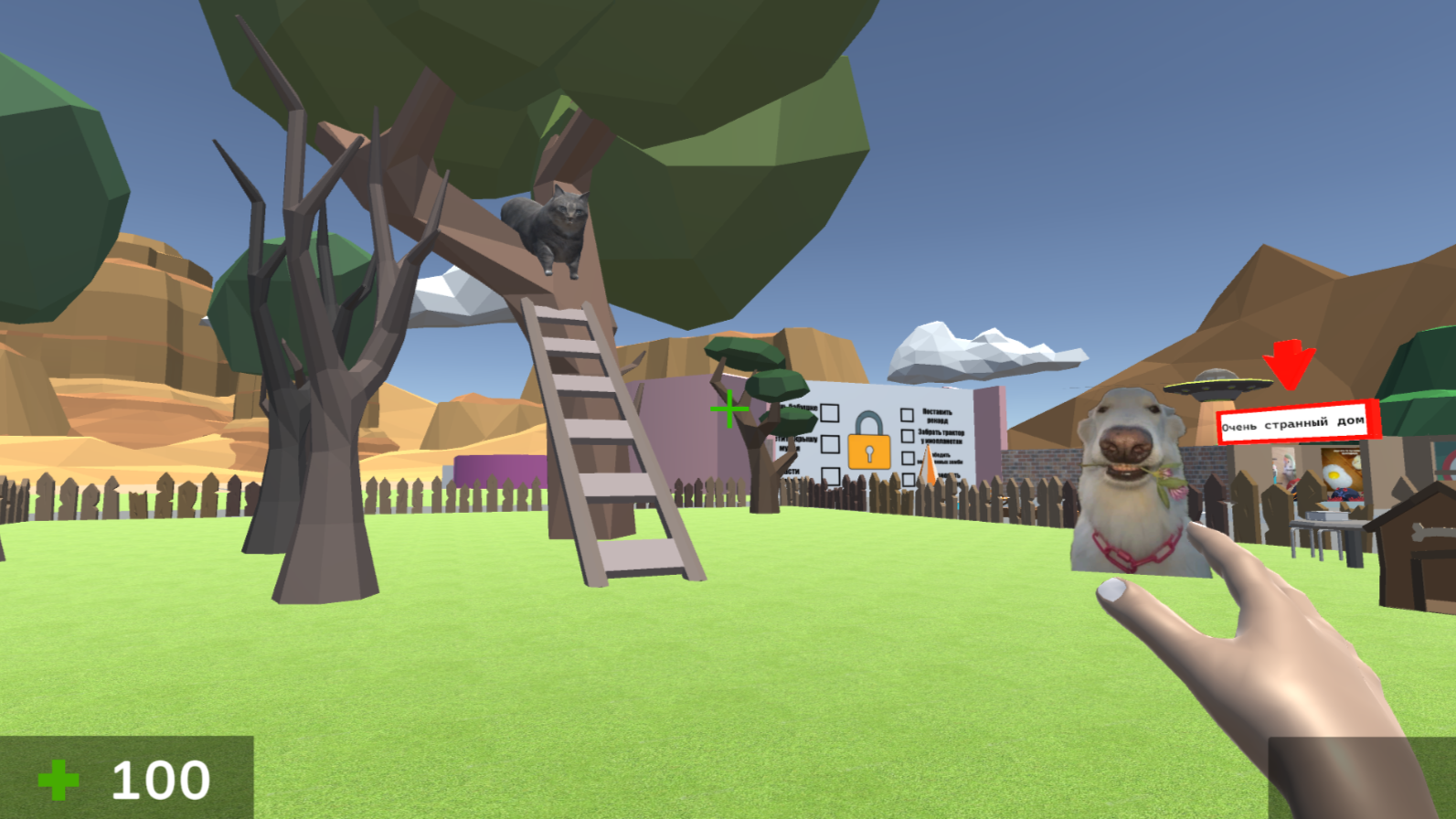Check the top-left quest checkbox on the billboard
The width and height of the screenshot is (1456, 819).
[830, 413]
